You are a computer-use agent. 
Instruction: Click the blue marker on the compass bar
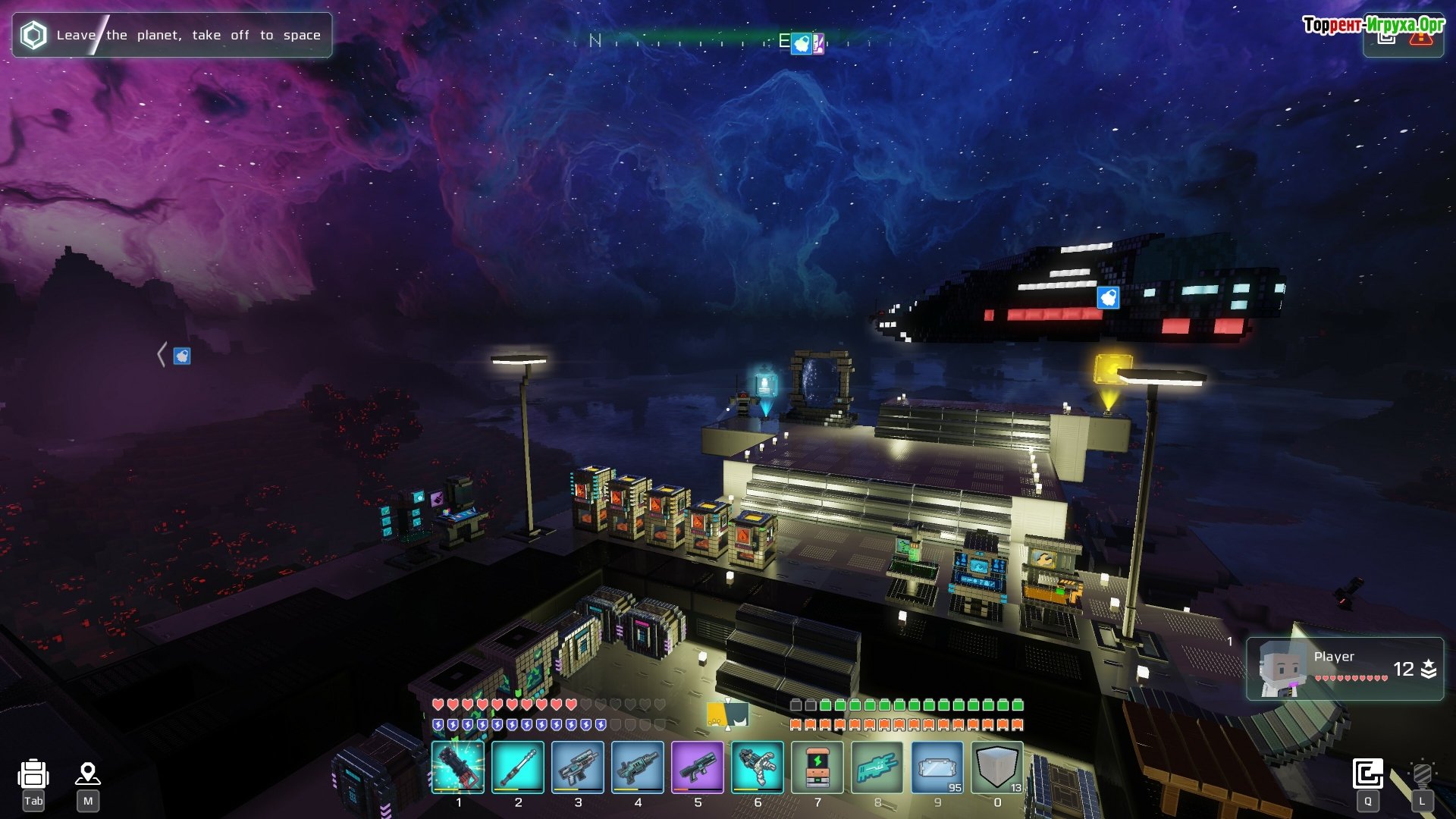click(x=801, y=43)
